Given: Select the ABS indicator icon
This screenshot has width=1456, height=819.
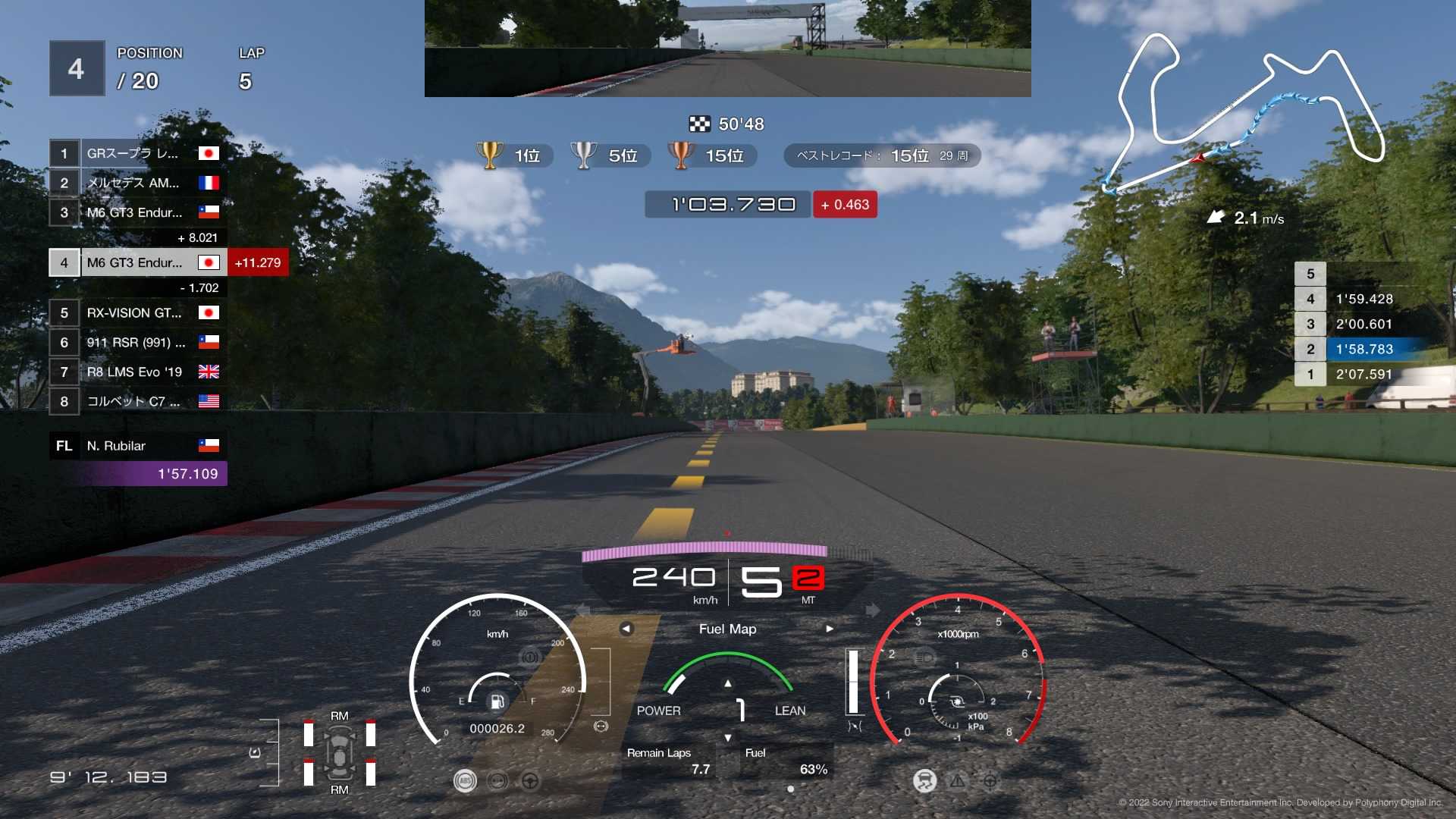Looking at the screenshot, I should coord(466,781).
